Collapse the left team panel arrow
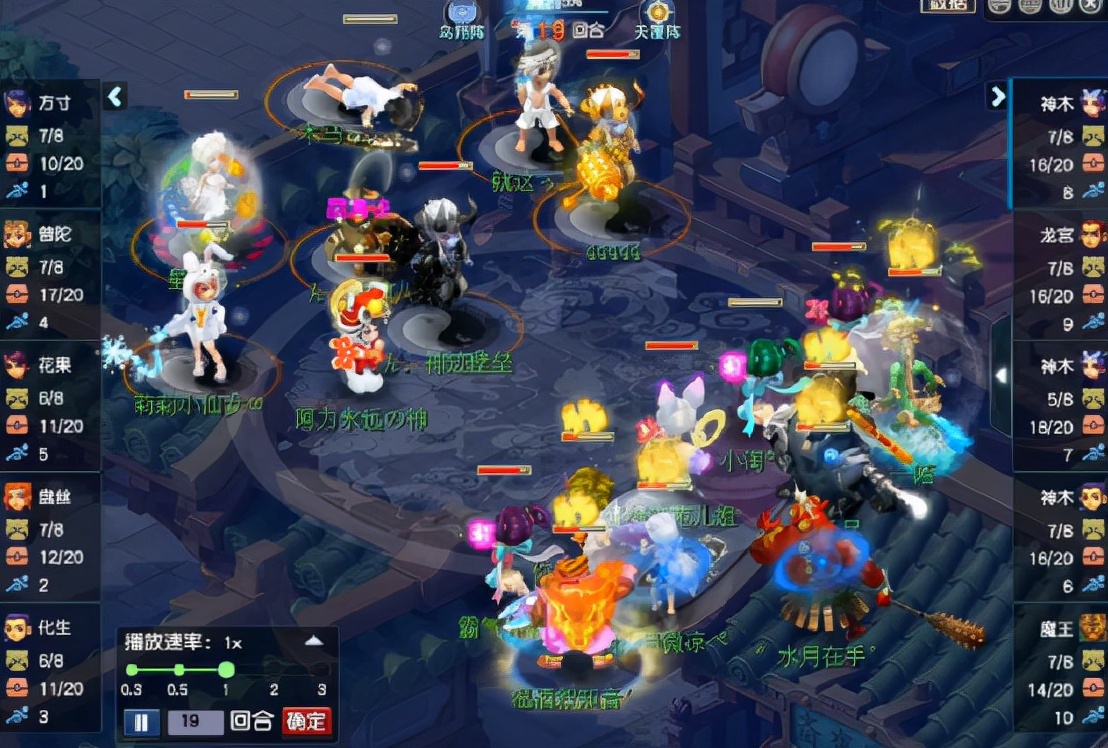This screenshot has height=748, width=1108. 115,96
